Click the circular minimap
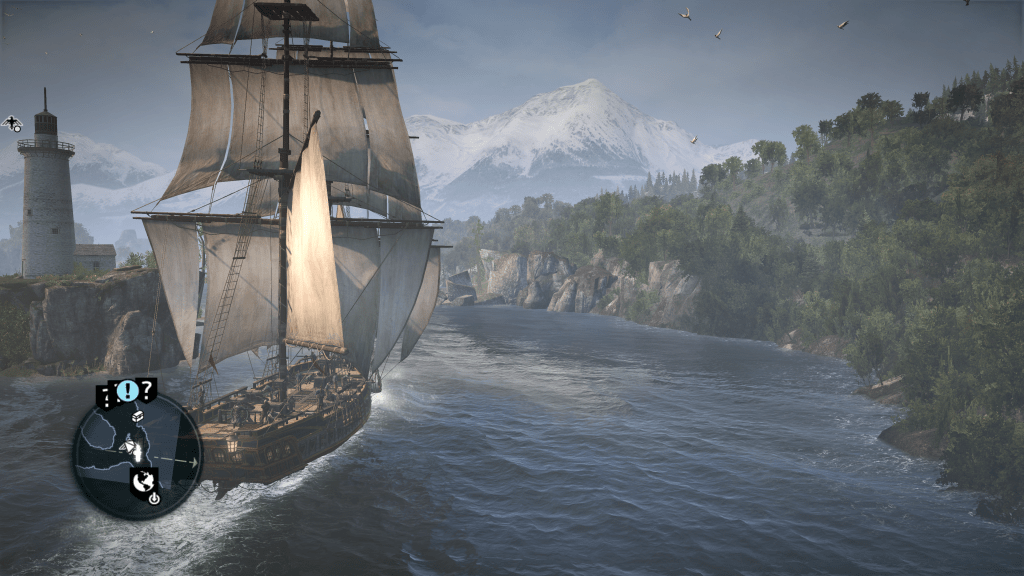This screenshot has width=1024, height=576. point(137,455)
